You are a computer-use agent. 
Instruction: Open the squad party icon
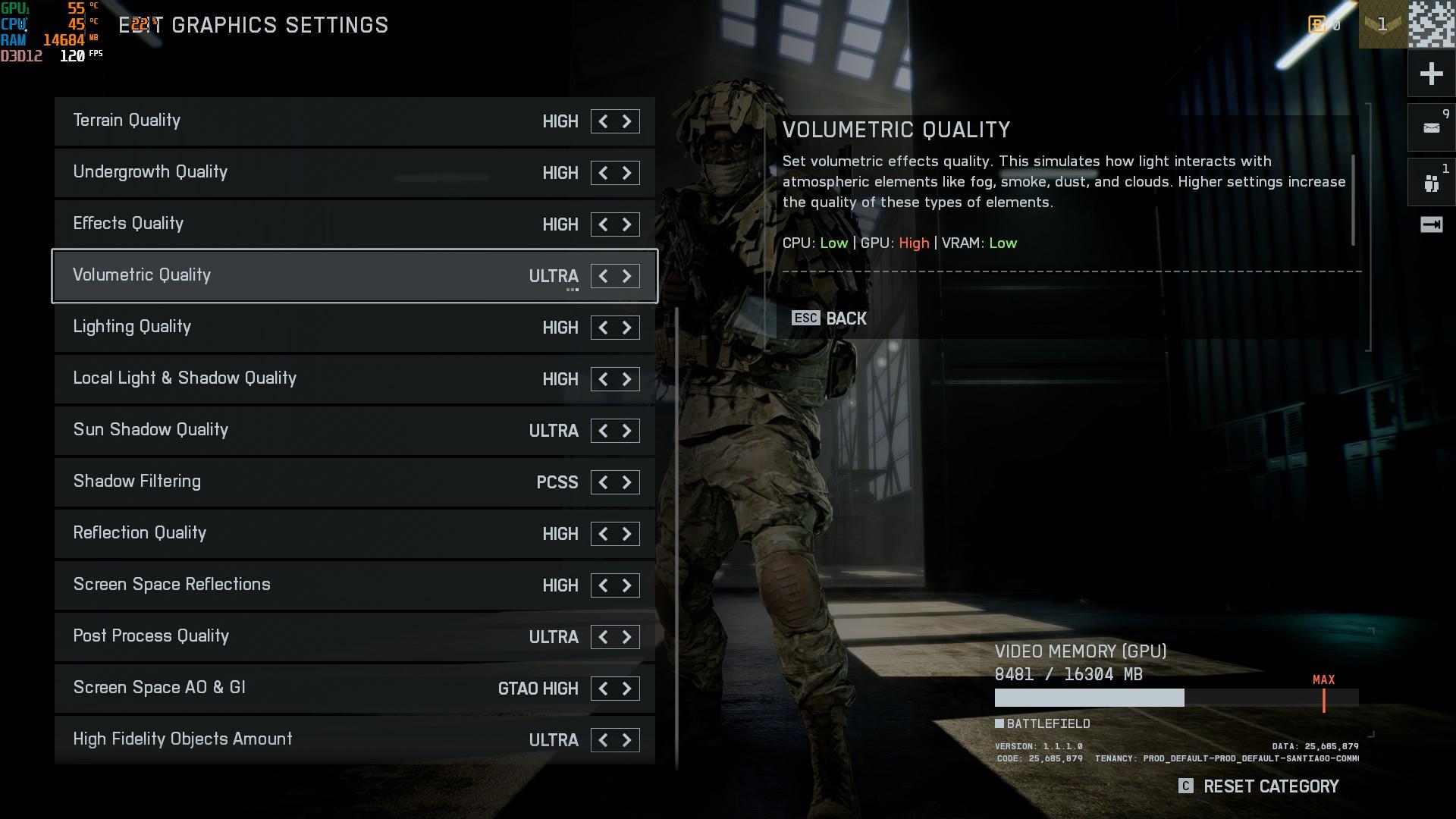click(1431, 183)
